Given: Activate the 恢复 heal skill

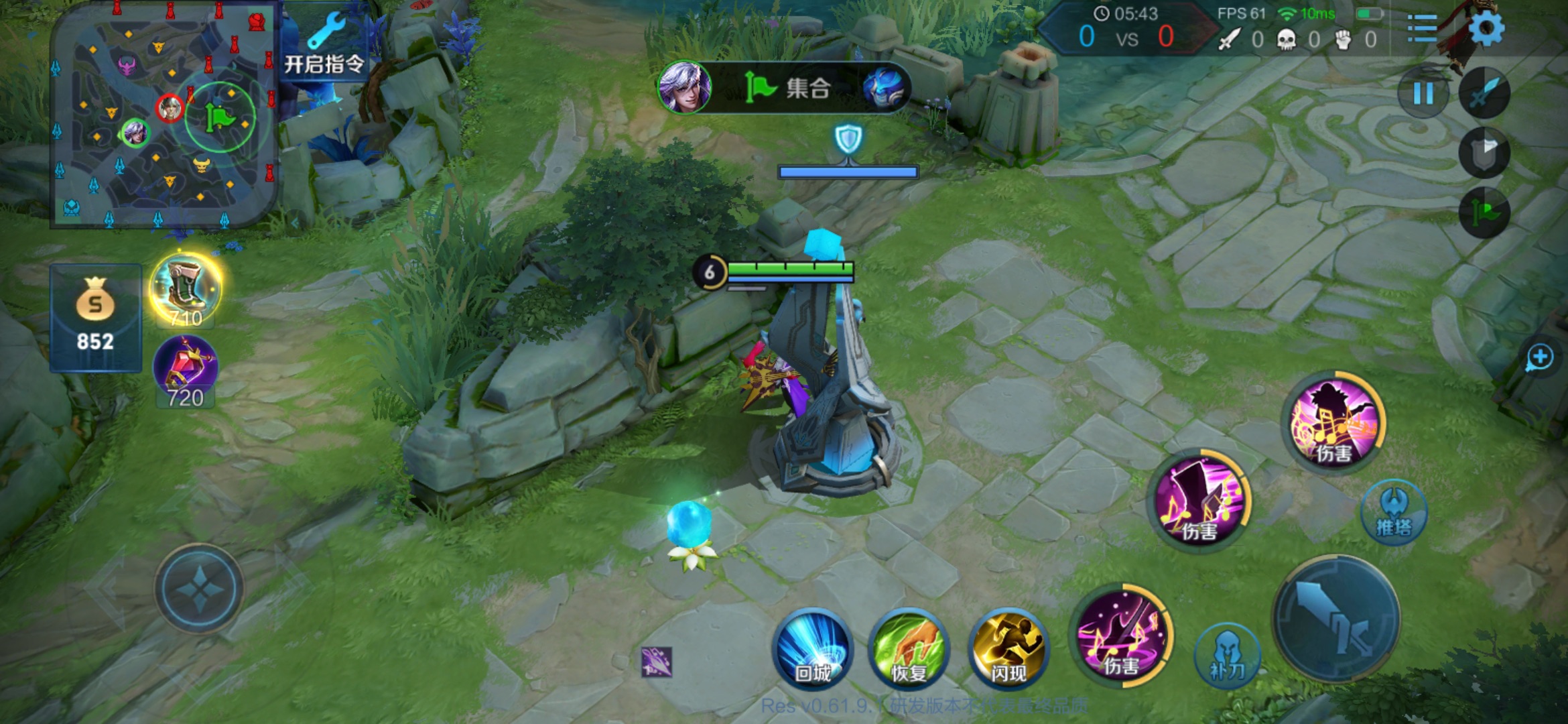Looking at the screenshot, I should pos(909,649).
